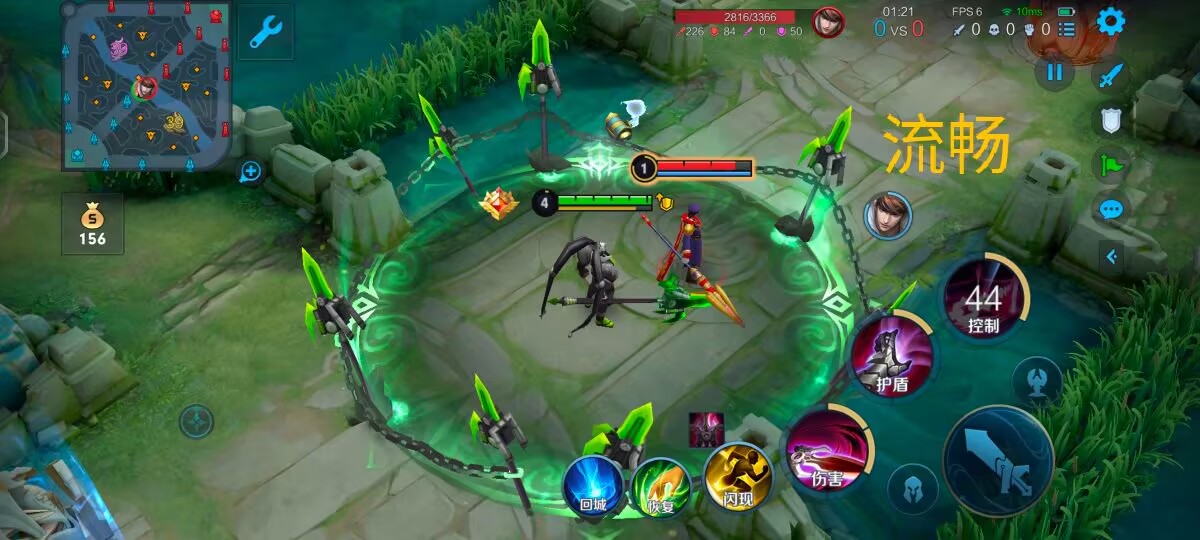Tap the large sword basic attack button

(x=998, y=461)
